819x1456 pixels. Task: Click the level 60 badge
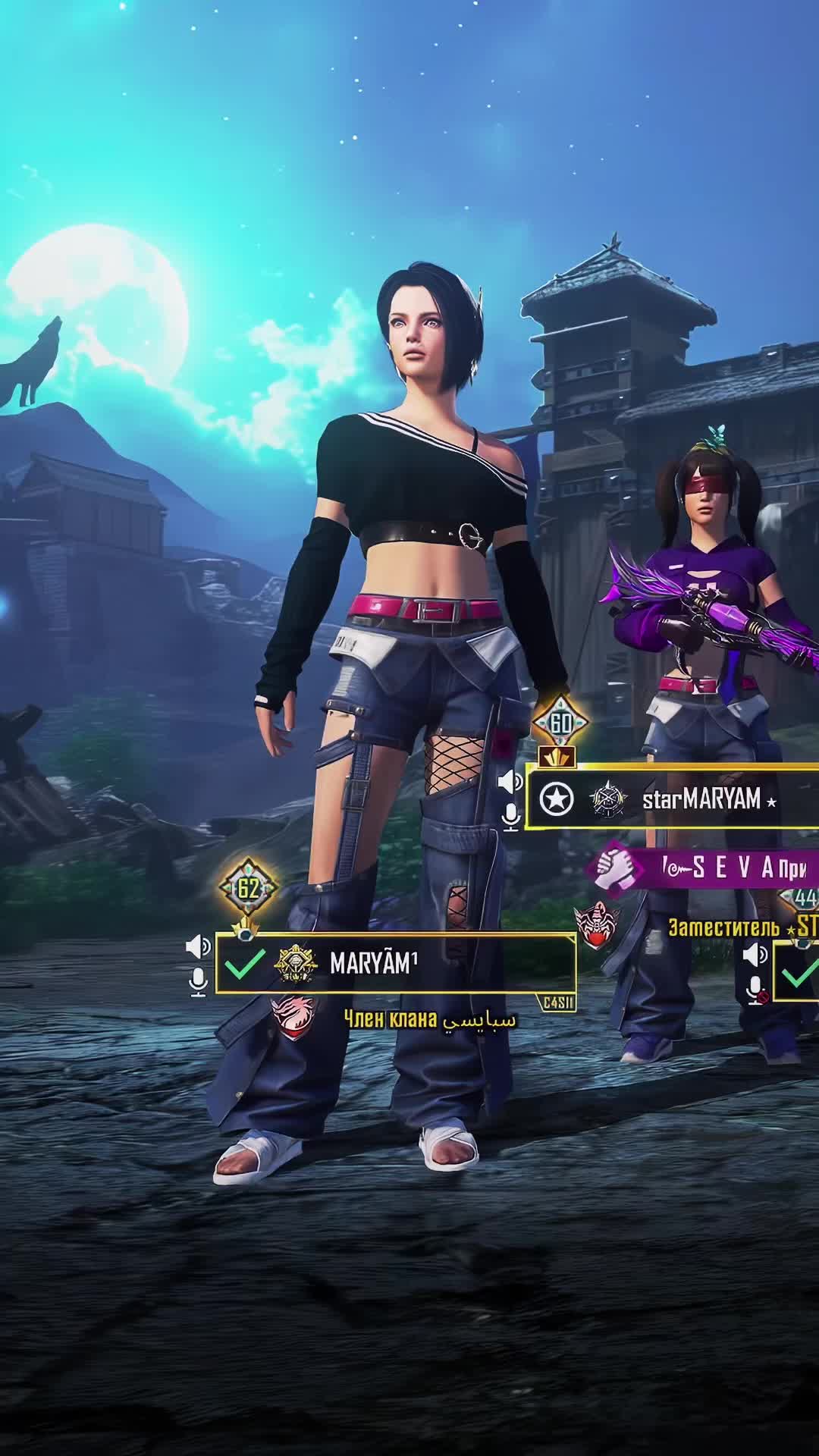[560, 723]
